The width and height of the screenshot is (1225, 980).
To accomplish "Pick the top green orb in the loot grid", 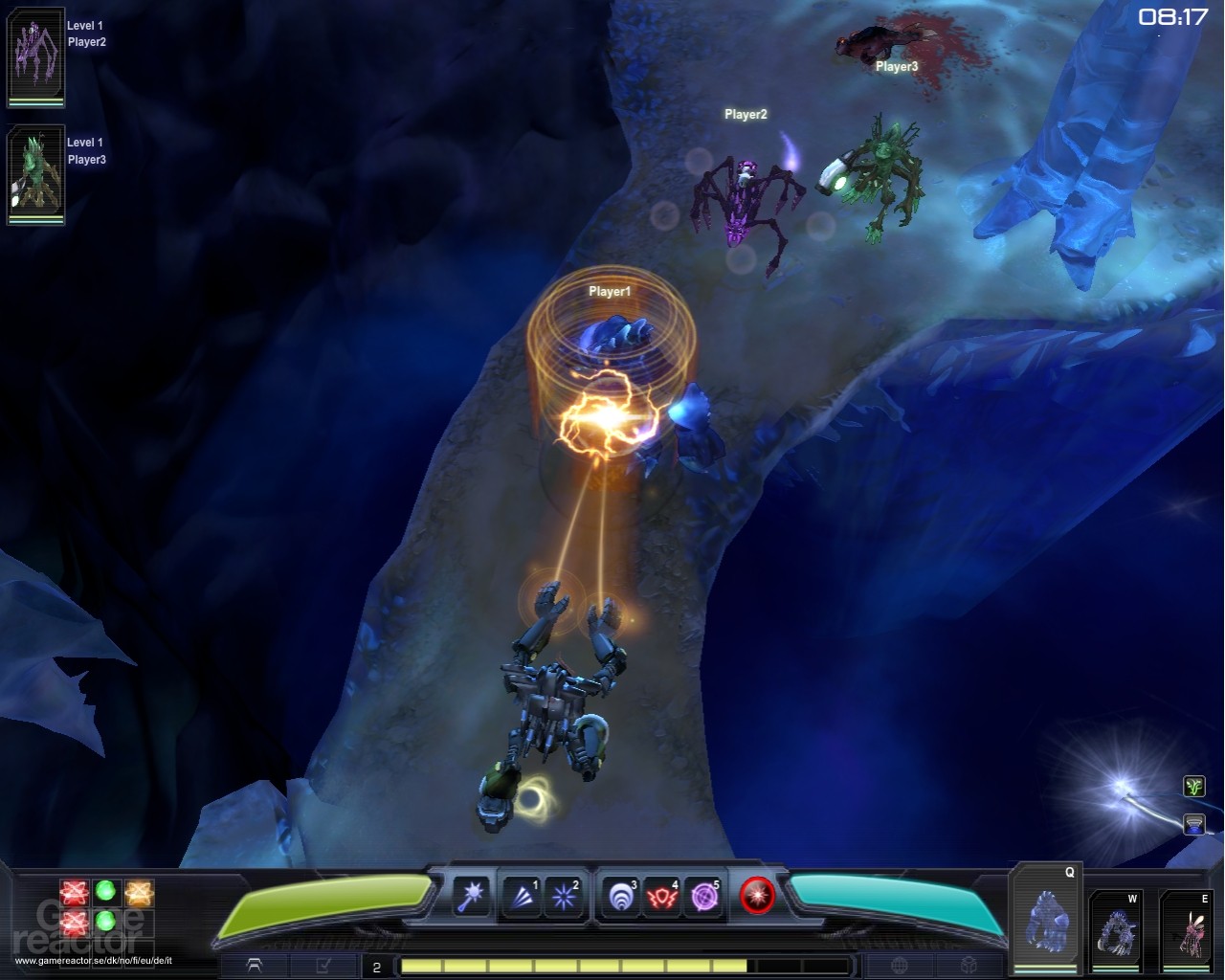I will (x=105, y=892).
